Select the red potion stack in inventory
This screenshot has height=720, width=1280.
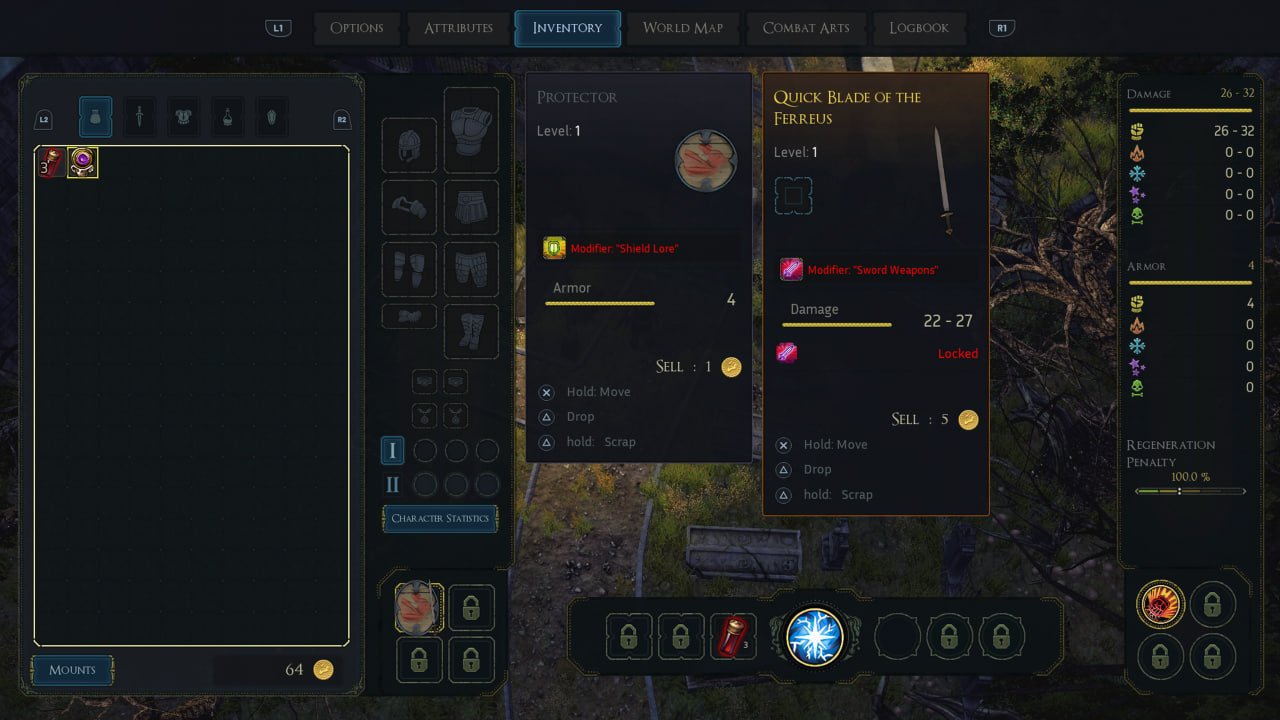coord(51,163)
